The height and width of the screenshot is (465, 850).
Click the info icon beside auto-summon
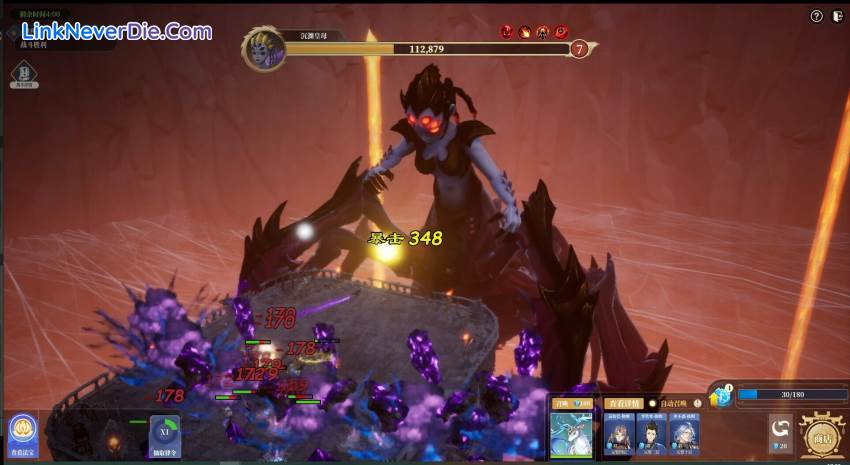pyautogui.click(x=696, y=403)
